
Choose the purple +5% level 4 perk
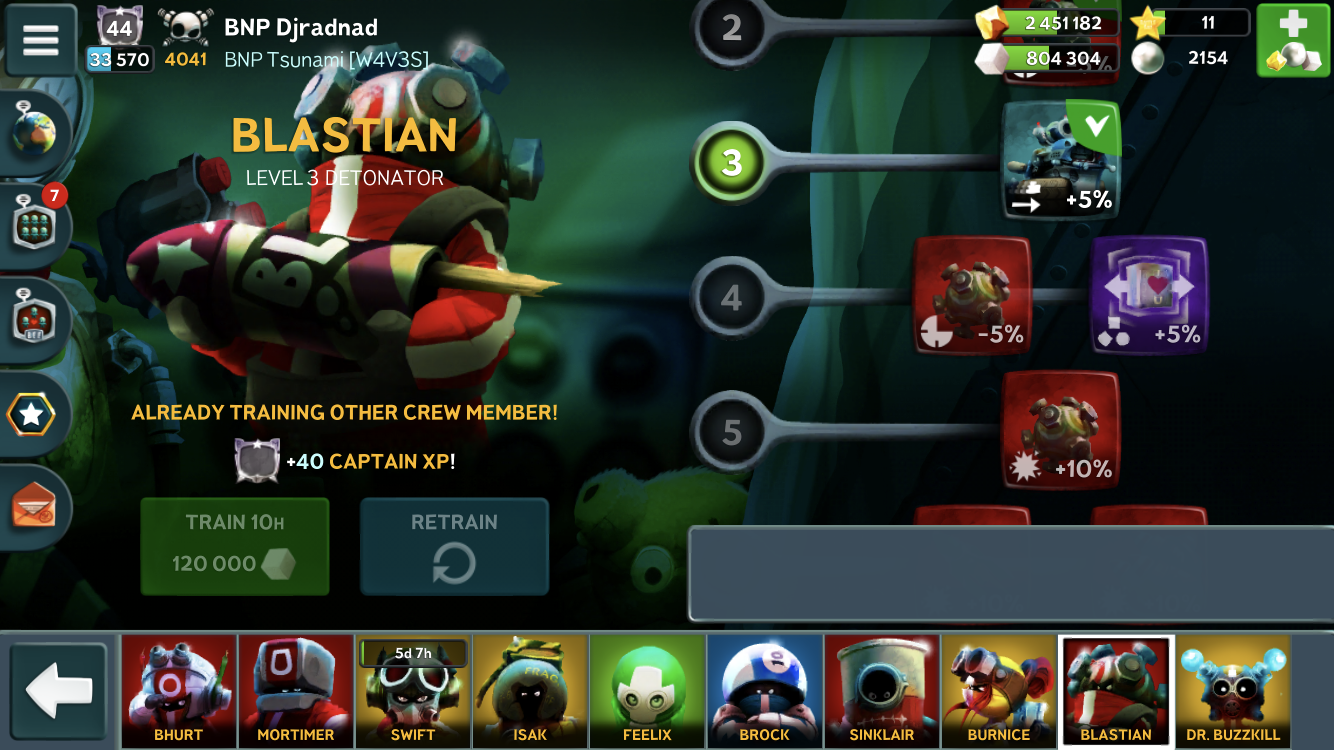tap(1149, 296)
